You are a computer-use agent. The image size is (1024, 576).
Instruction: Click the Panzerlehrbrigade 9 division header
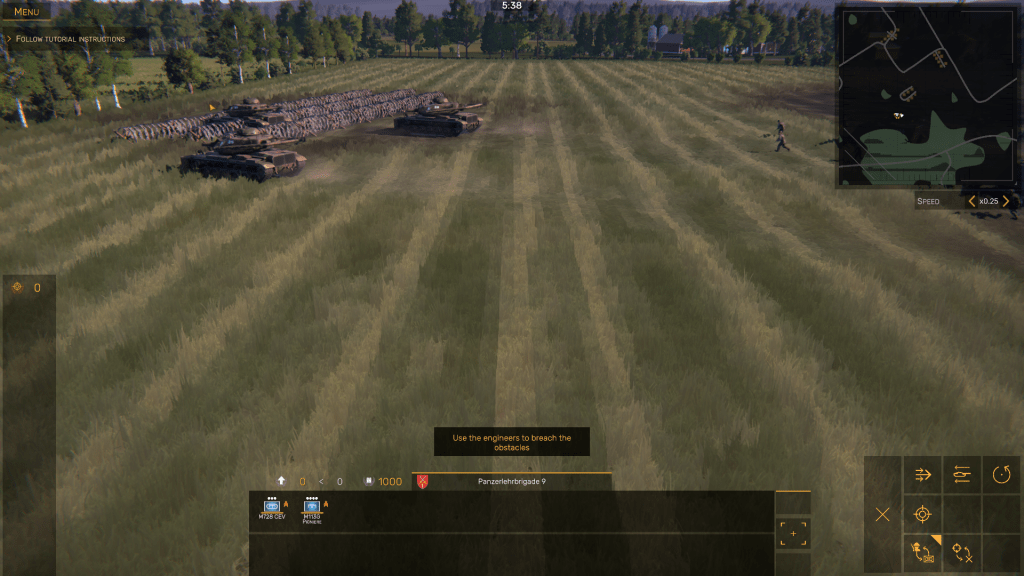512,481
